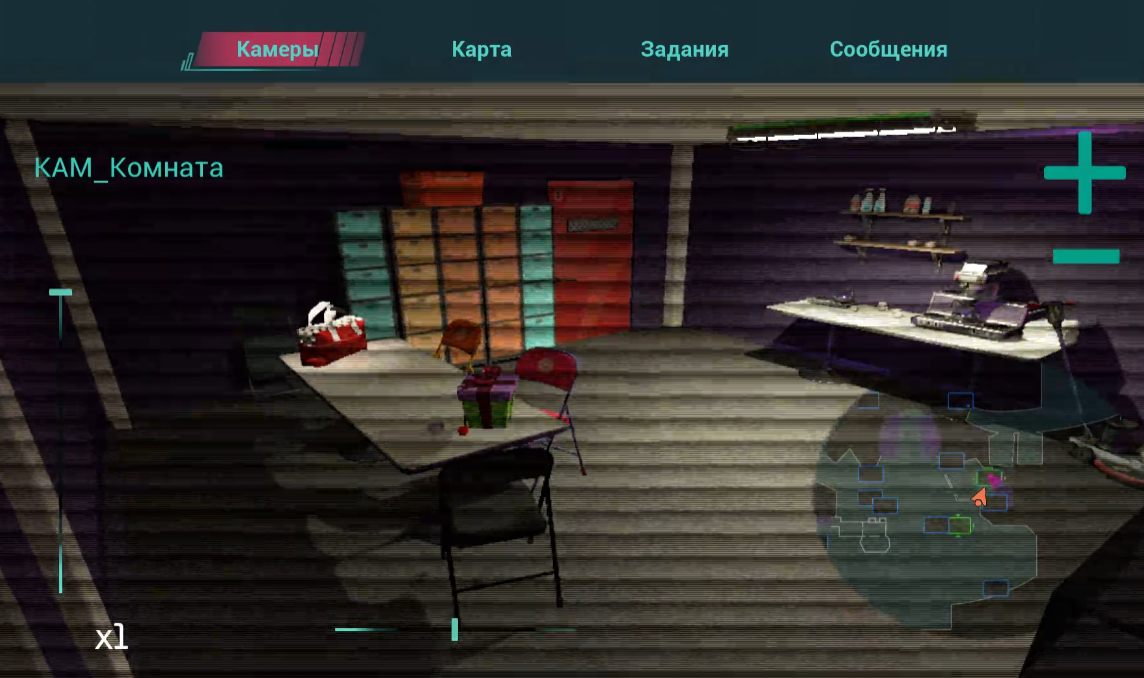The width and height of the screenshot is (1144, 678).
Task: Open the Сообщения tab
Action: point(888,49)
